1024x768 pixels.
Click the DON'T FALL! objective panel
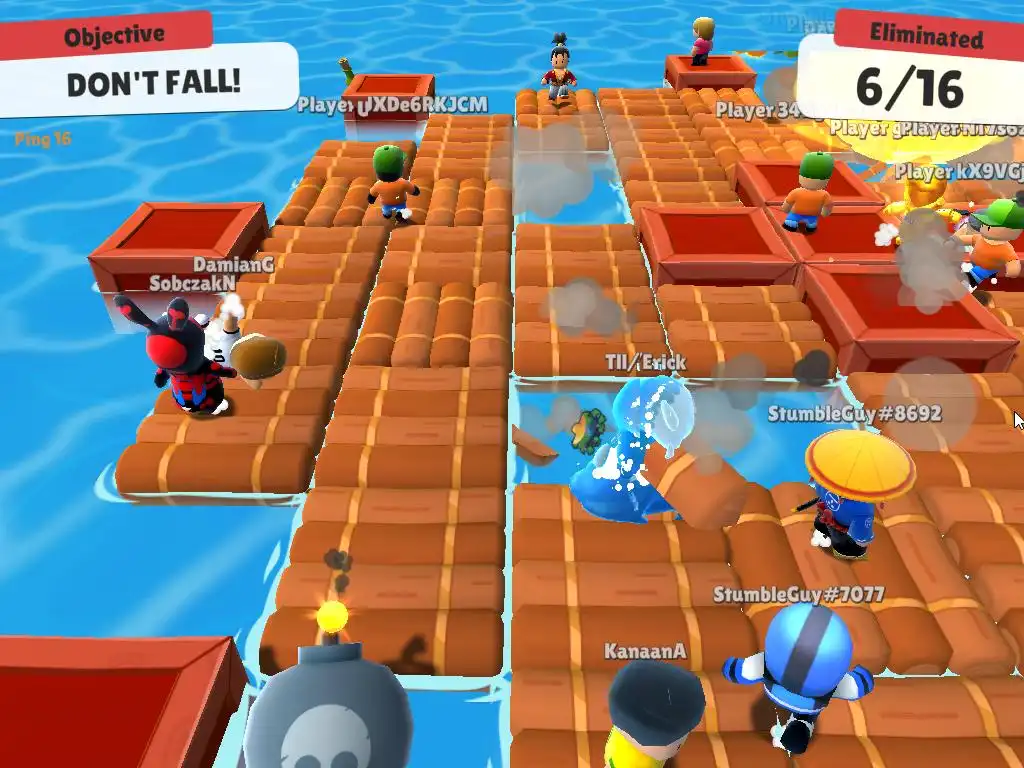pyautogui.click(x=153, y=80)
